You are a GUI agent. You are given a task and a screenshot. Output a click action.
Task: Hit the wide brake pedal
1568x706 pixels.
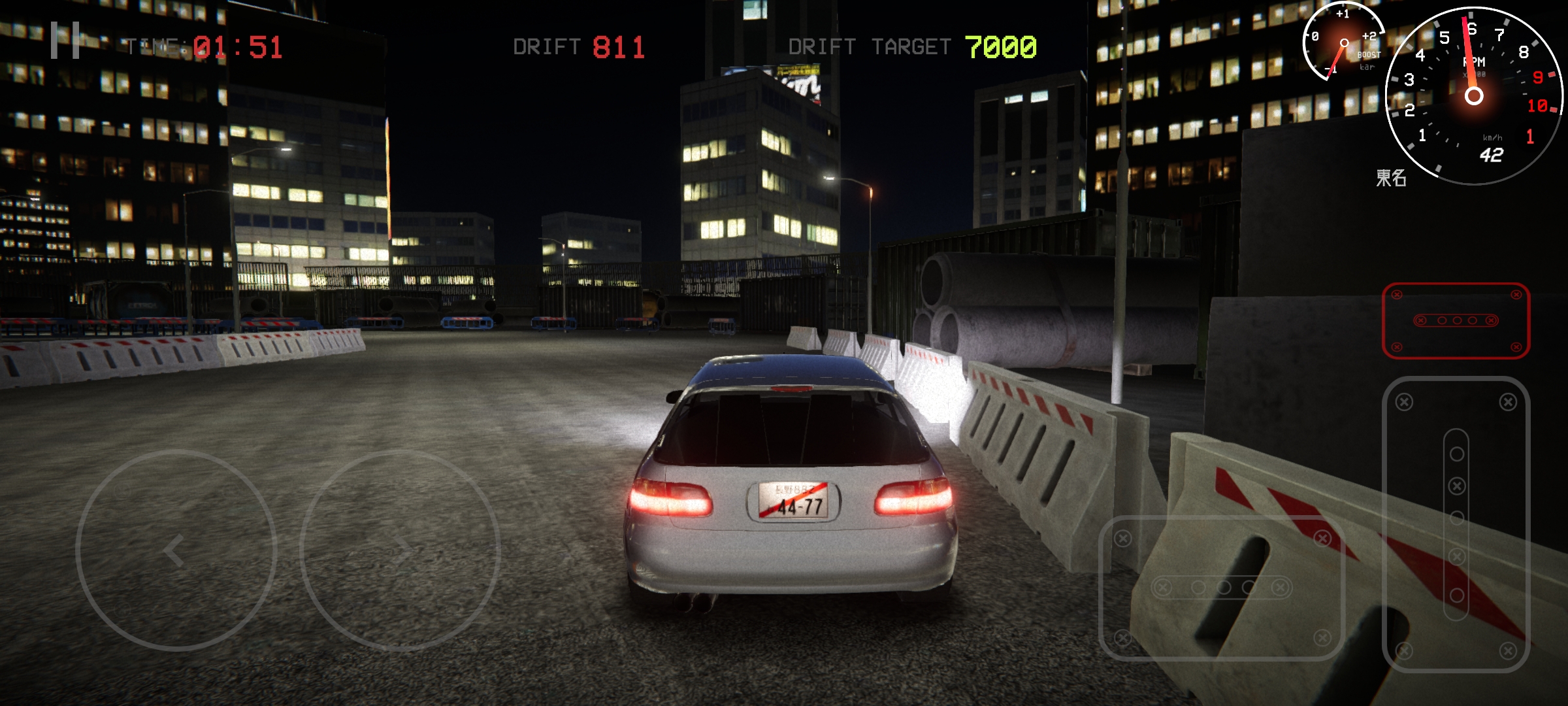pyautogui.click(x=1222, y=587)
